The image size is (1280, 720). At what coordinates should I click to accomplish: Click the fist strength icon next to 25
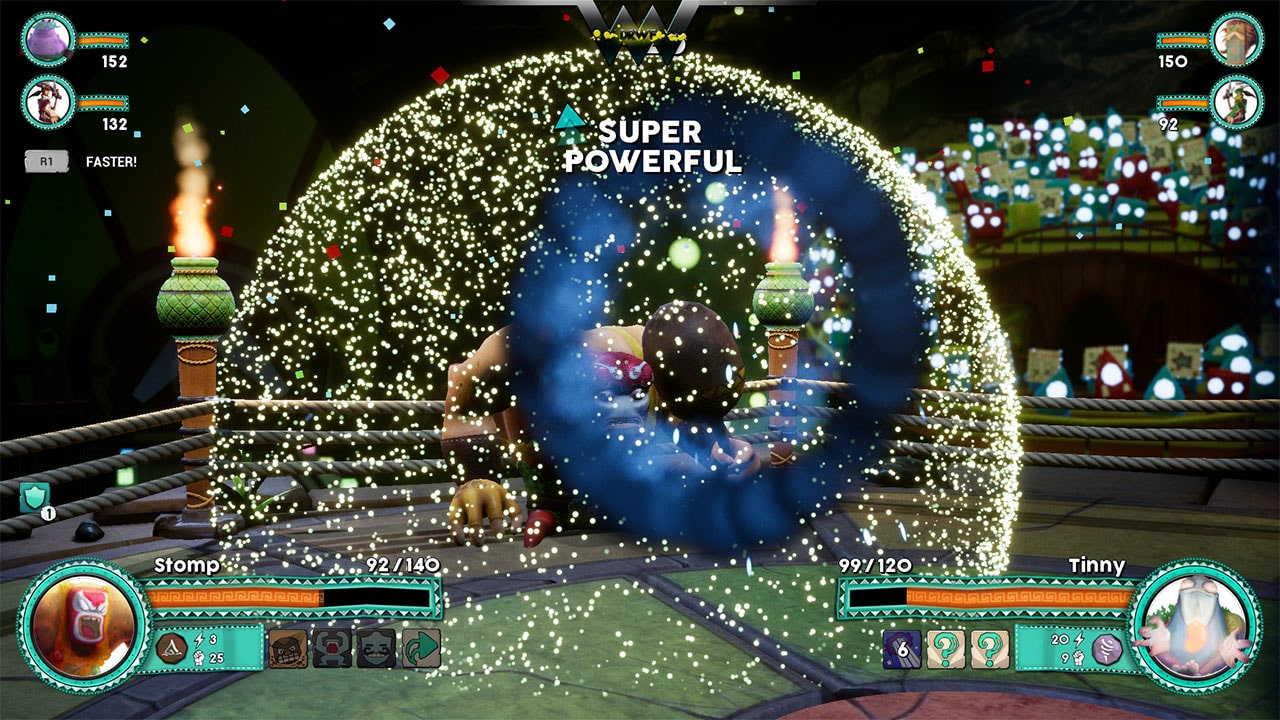197,658
